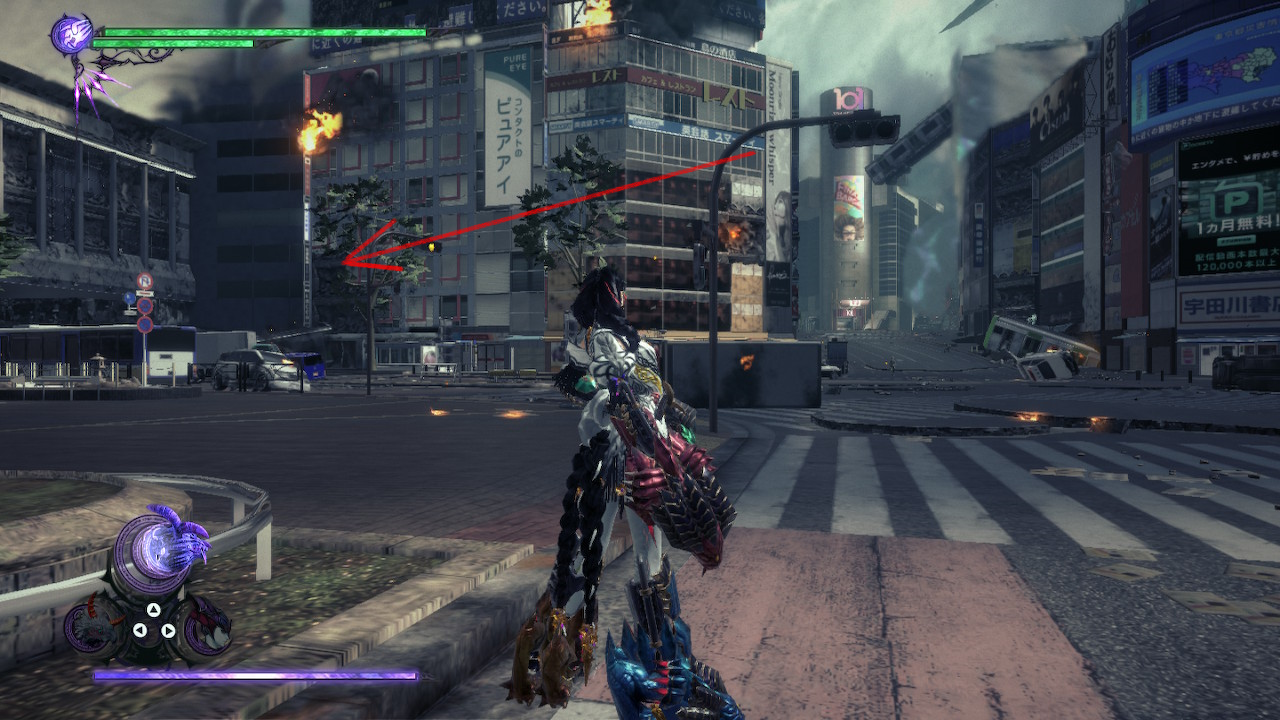Open the right slot using the right directional arrow

coord(167,630)
